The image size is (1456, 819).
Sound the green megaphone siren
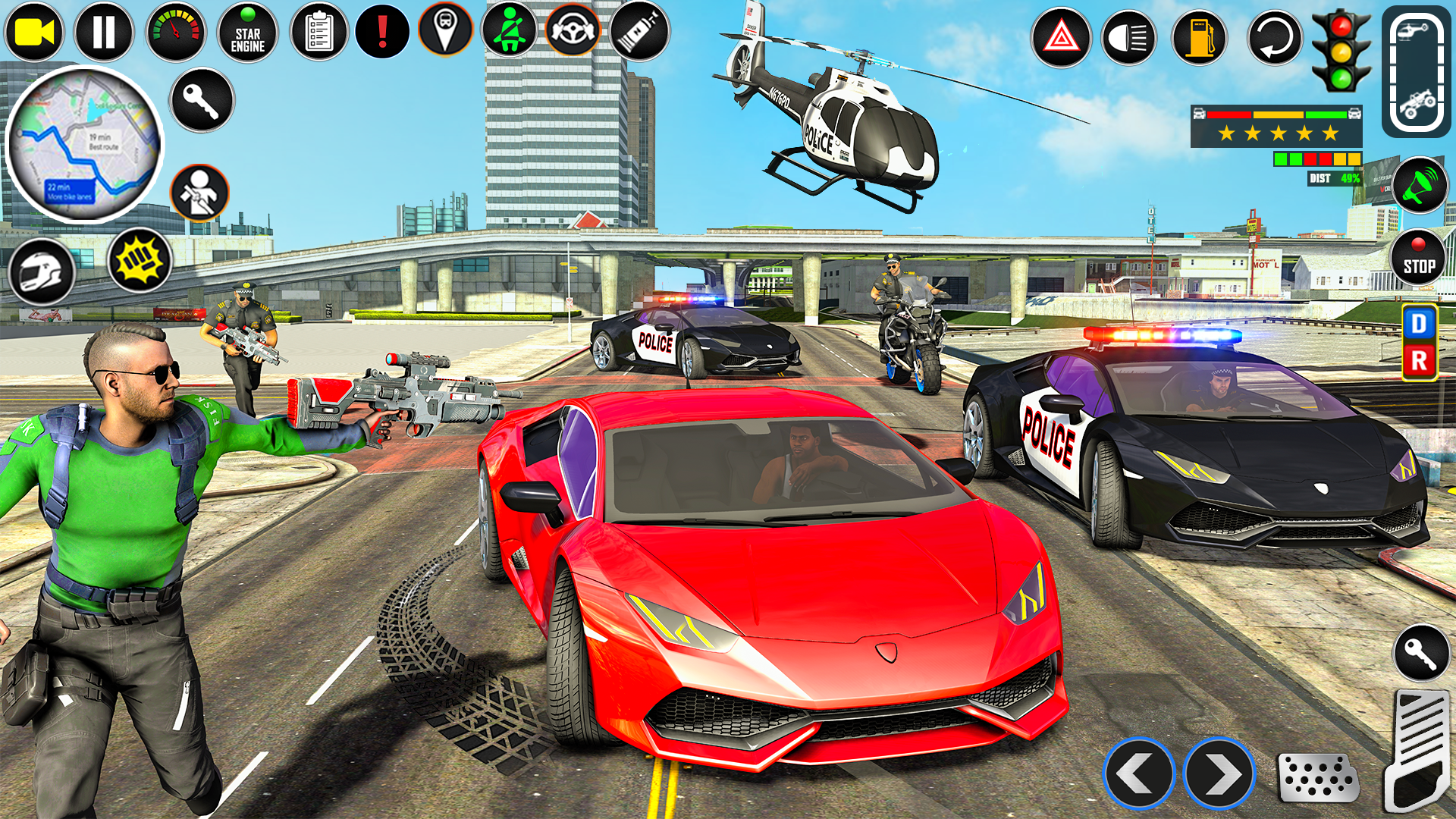click(x=1419, y=185)
